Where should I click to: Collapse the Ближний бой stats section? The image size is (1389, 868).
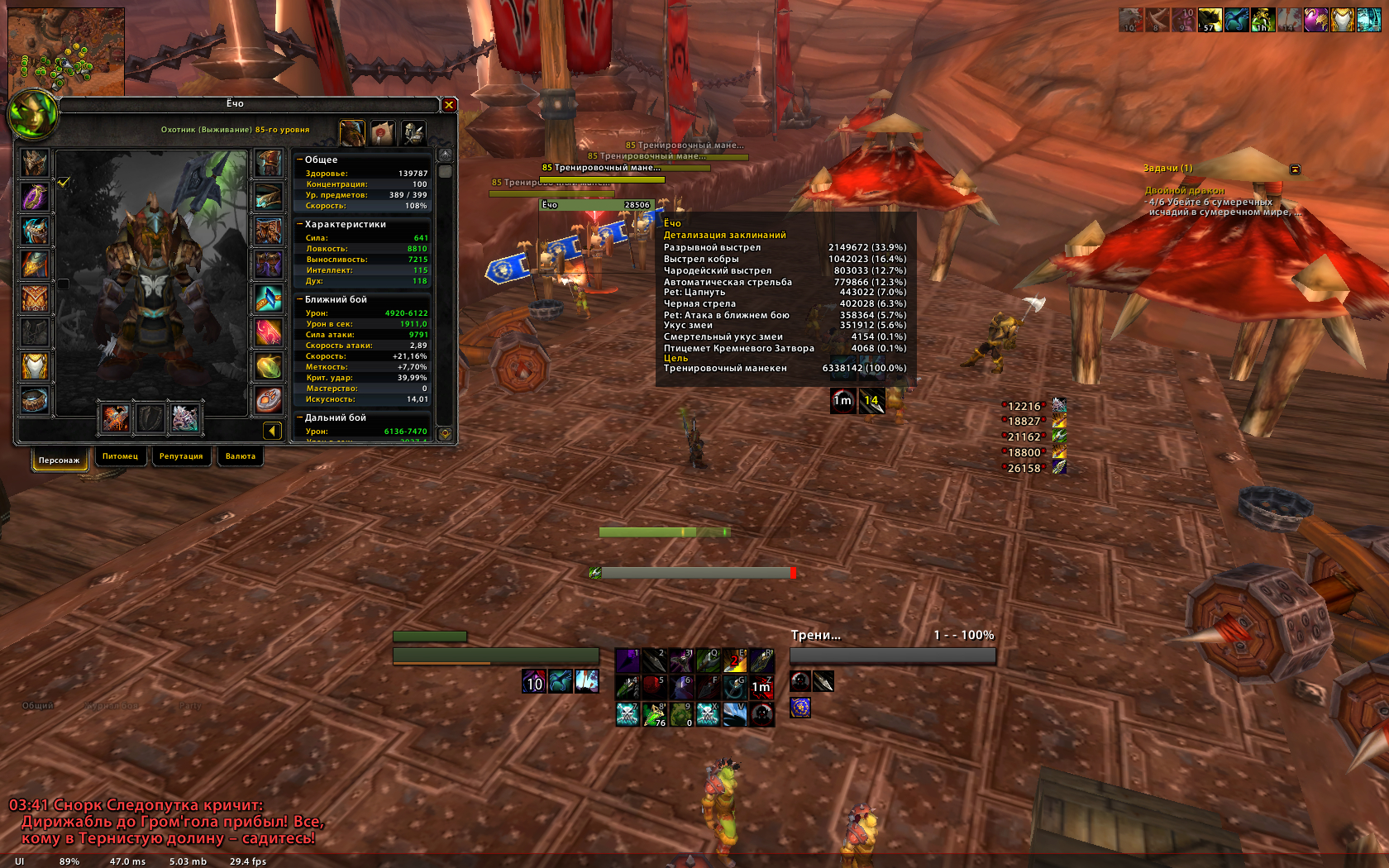tap(299, 299)
